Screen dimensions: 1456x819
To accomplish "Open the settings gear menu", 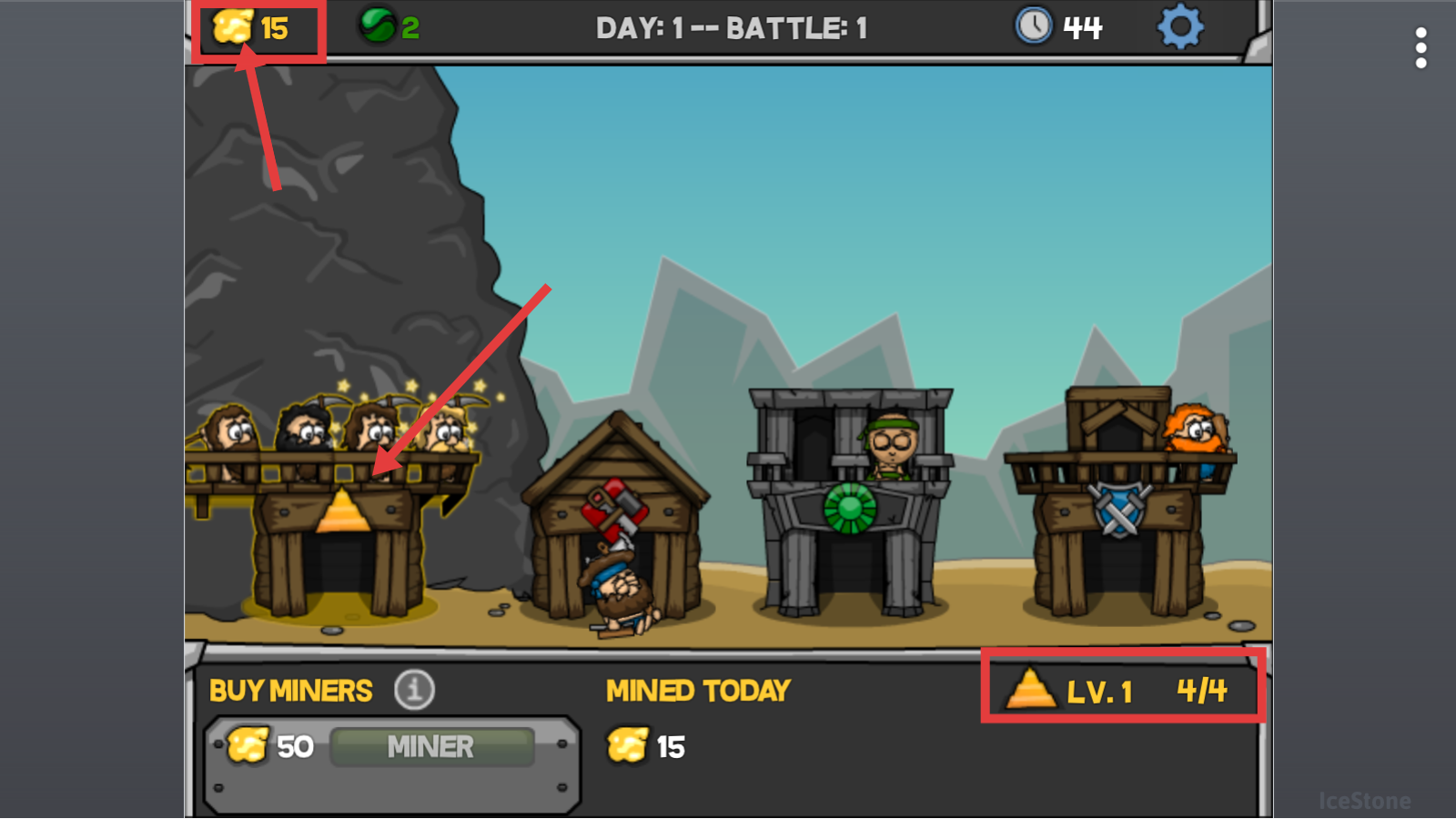I will tap(1180, 27).
